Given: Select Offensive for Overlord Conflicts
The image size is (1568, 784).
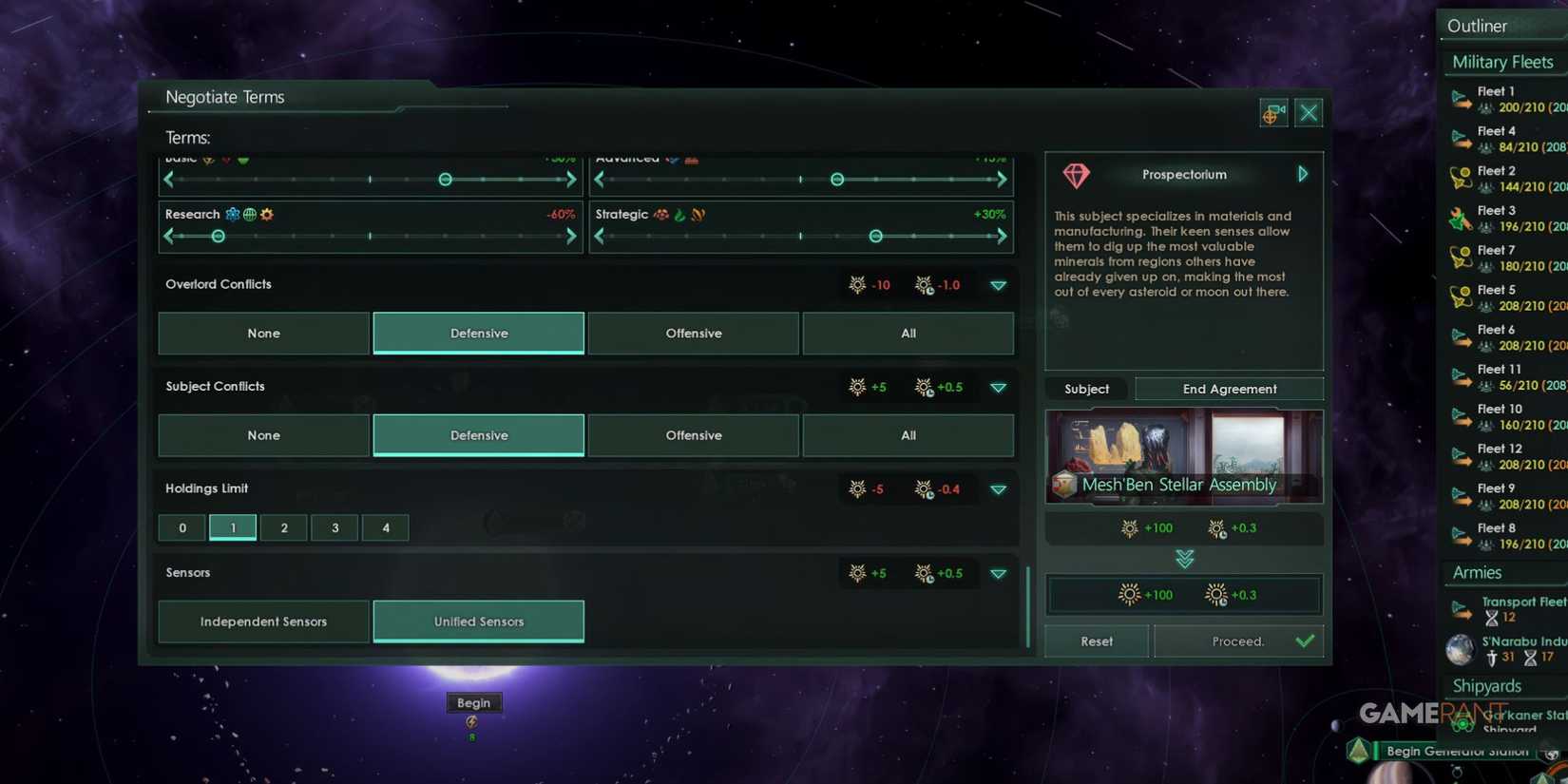Looking at the screenshot, I should pyautogui.click(x=694, y=334).
